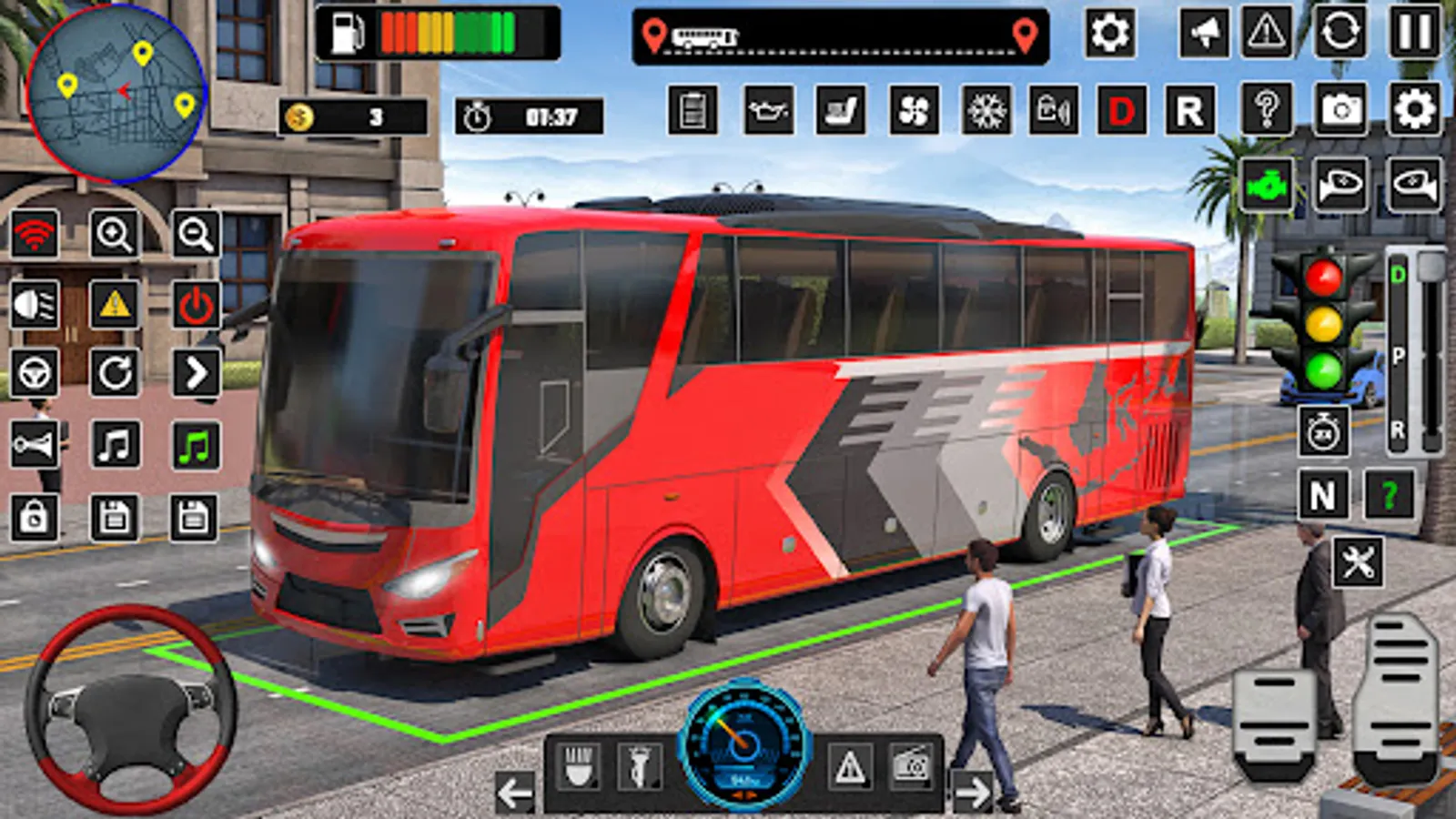The height and width of the screenshot is (819, 1456).
Task: Click the oil check indicator icon
Action: click(769, 111)
